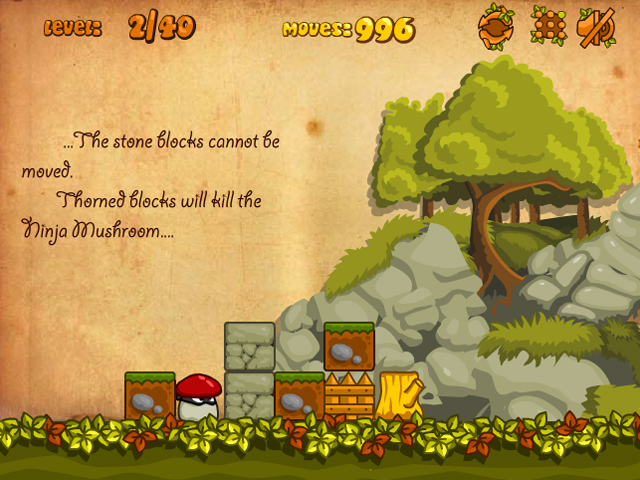Toggle sound with the crossed-out speaker icon
Screen dimensions: 640x480
(x=596, y=26)
